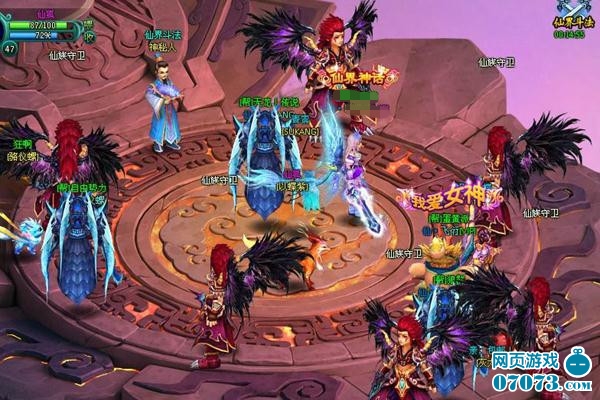Click the small round button above 收

[x=88, y=23]
